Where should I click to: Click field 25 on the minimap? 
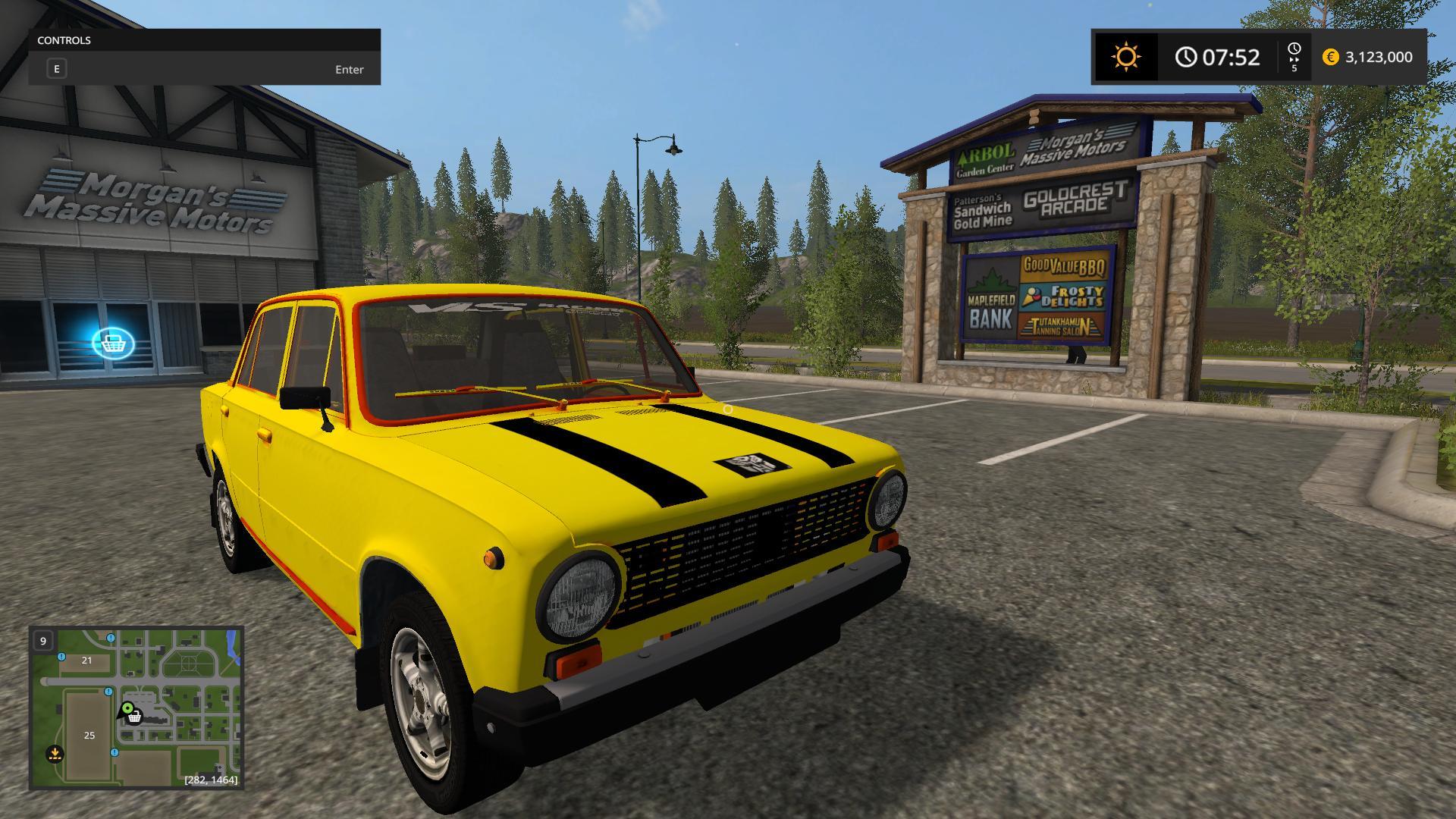pyautogui.click(x=89, y=736)
